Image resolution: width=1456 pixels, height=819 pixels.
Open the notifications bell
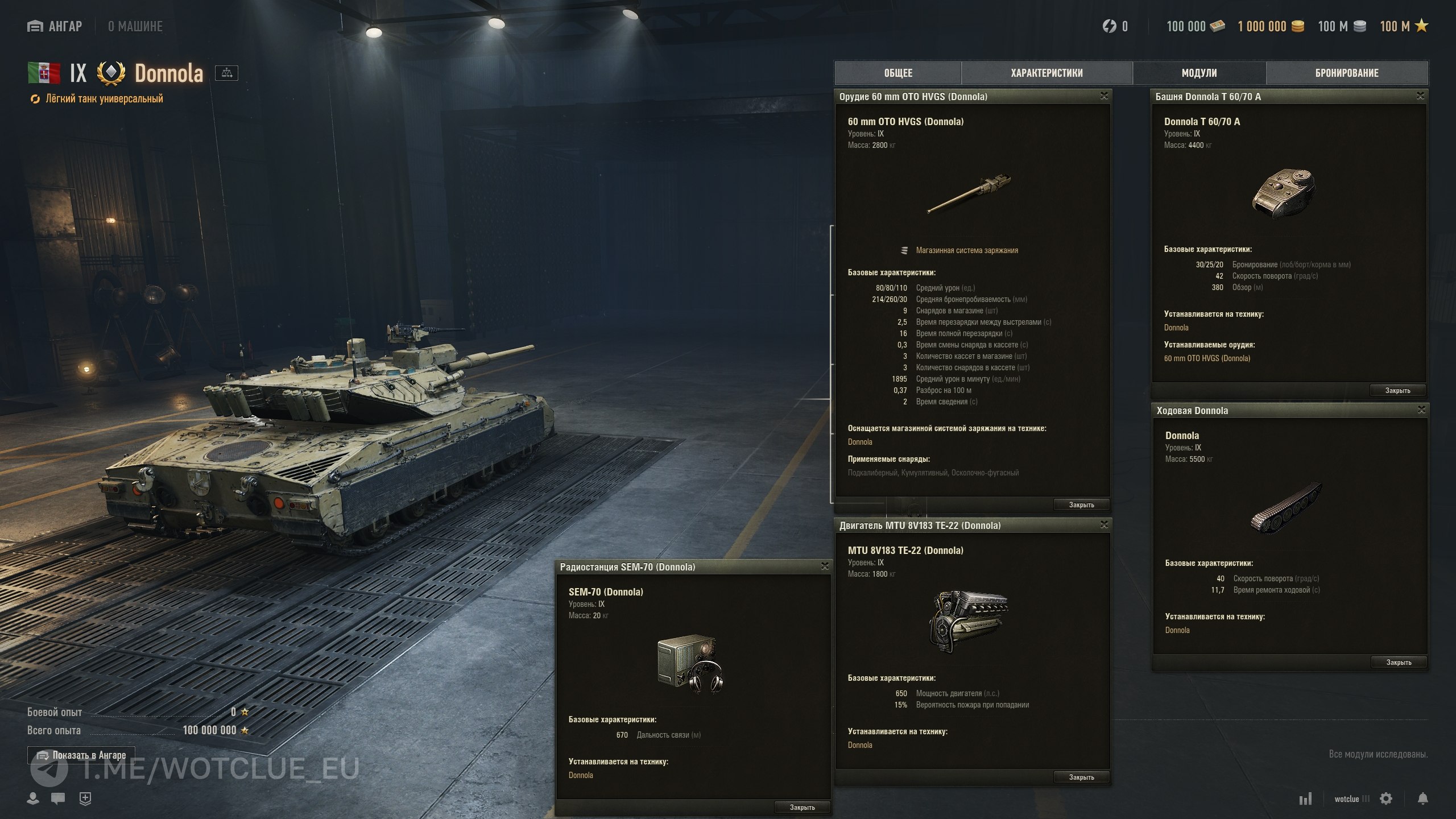(x=1422, y=799)
